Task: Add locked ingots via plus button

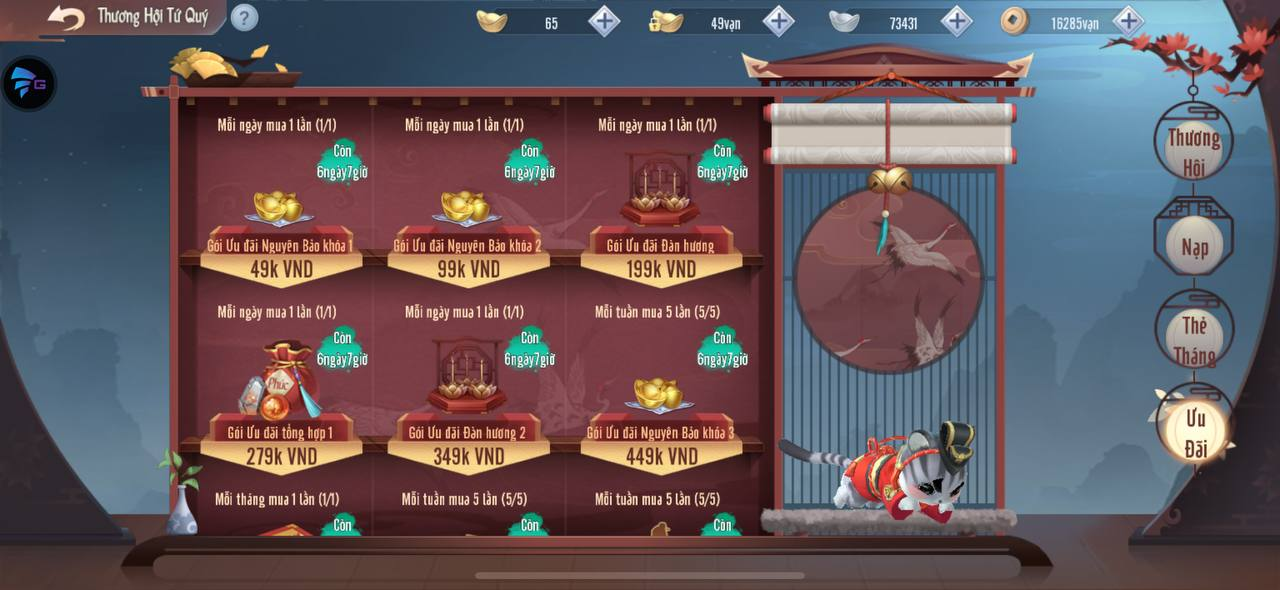Action: [778, 21]
